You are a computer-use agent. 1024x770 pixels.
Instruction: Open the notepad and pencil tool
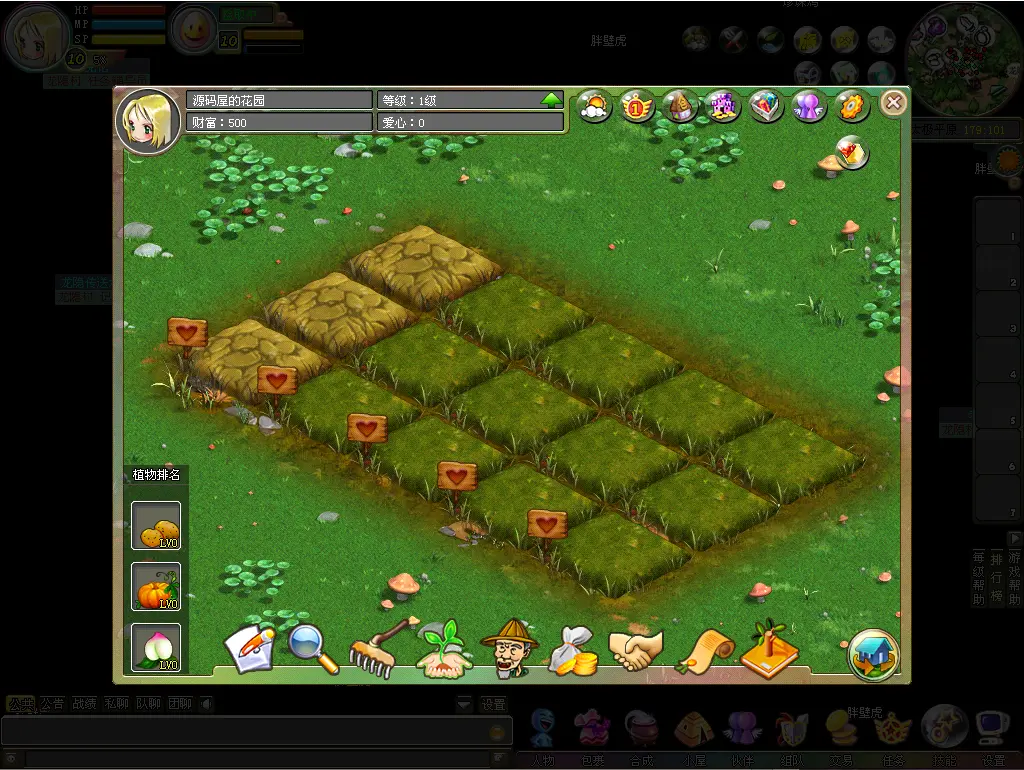pos(249,648)
